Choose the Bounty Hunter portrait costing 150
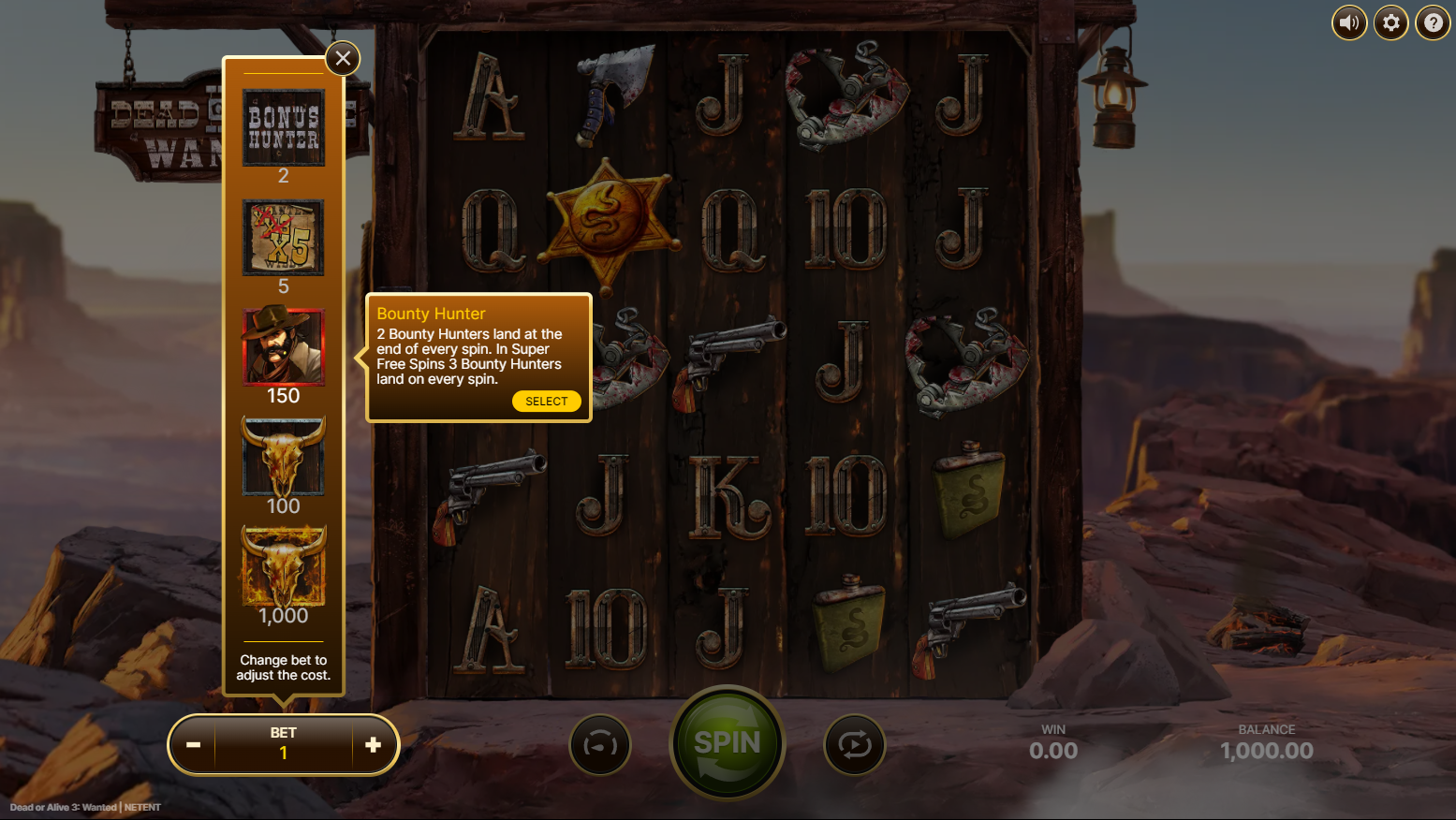The height and width of the screenshot is (820, 1456). click(x=283, y=347)
